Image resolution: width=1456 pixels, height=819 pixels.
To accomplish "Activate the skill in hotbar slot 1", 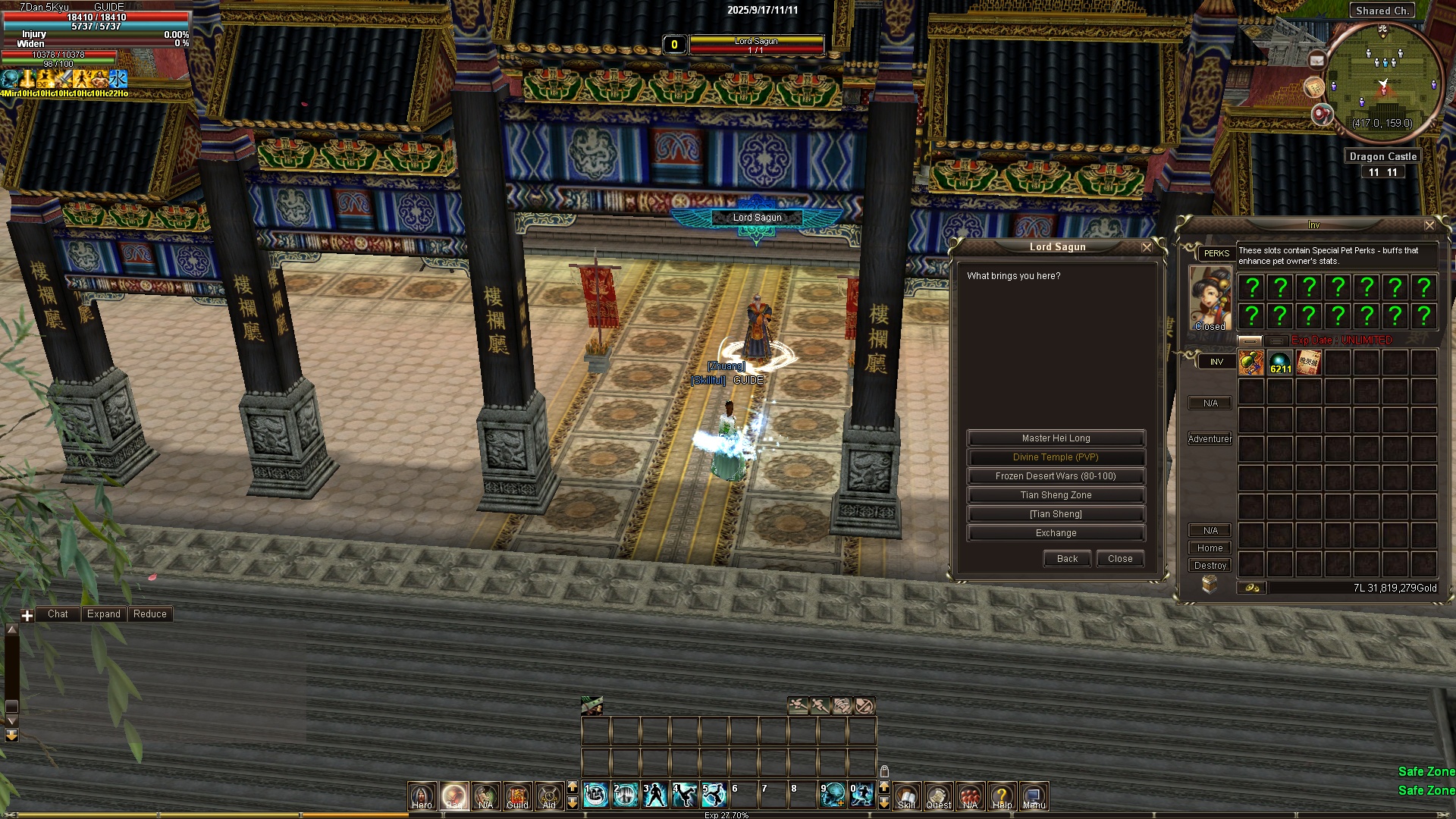I will (x=597, y=795).
